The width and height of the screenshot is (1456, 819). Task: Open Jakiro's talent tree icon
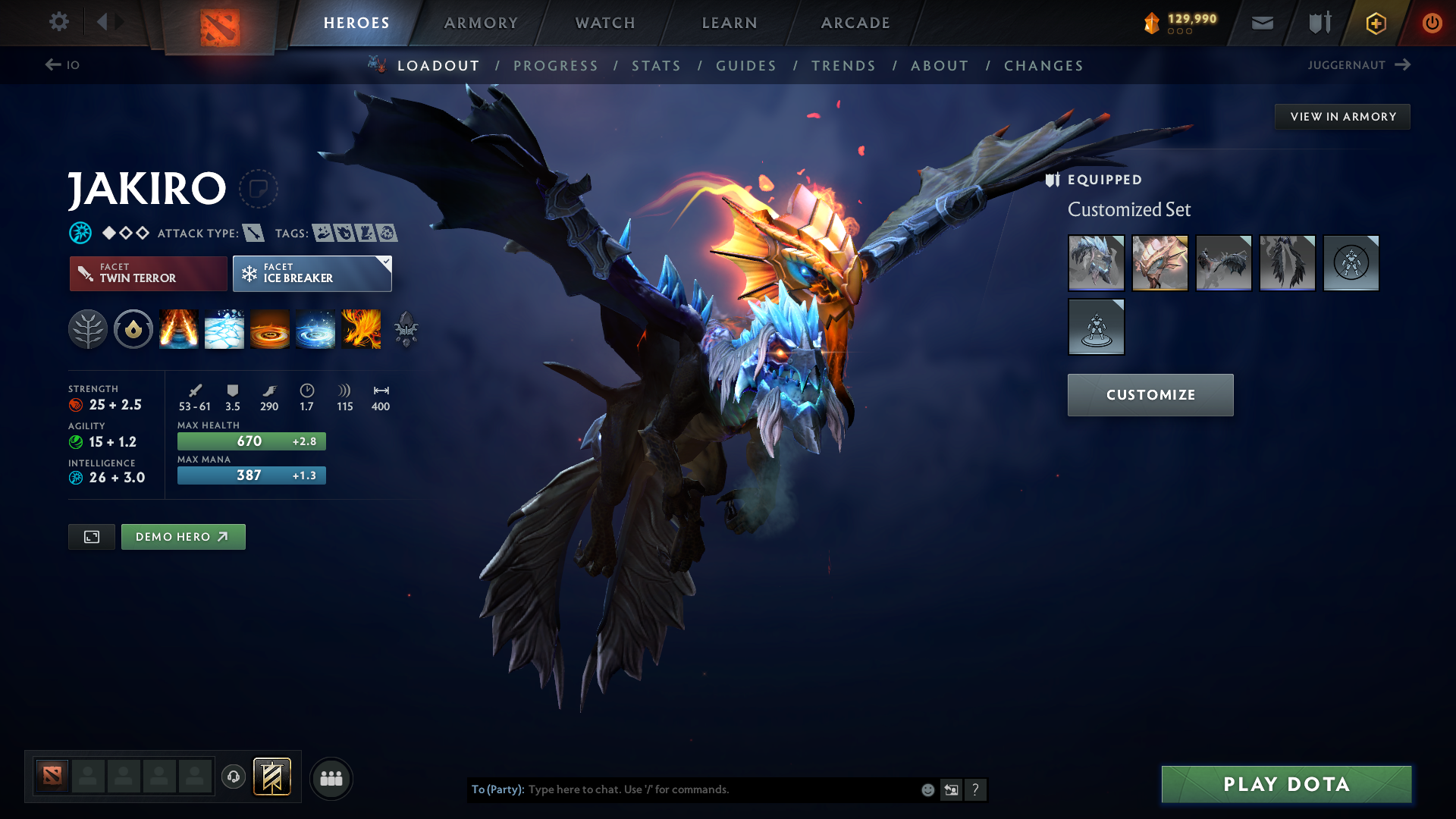click(x=88, y=329)
